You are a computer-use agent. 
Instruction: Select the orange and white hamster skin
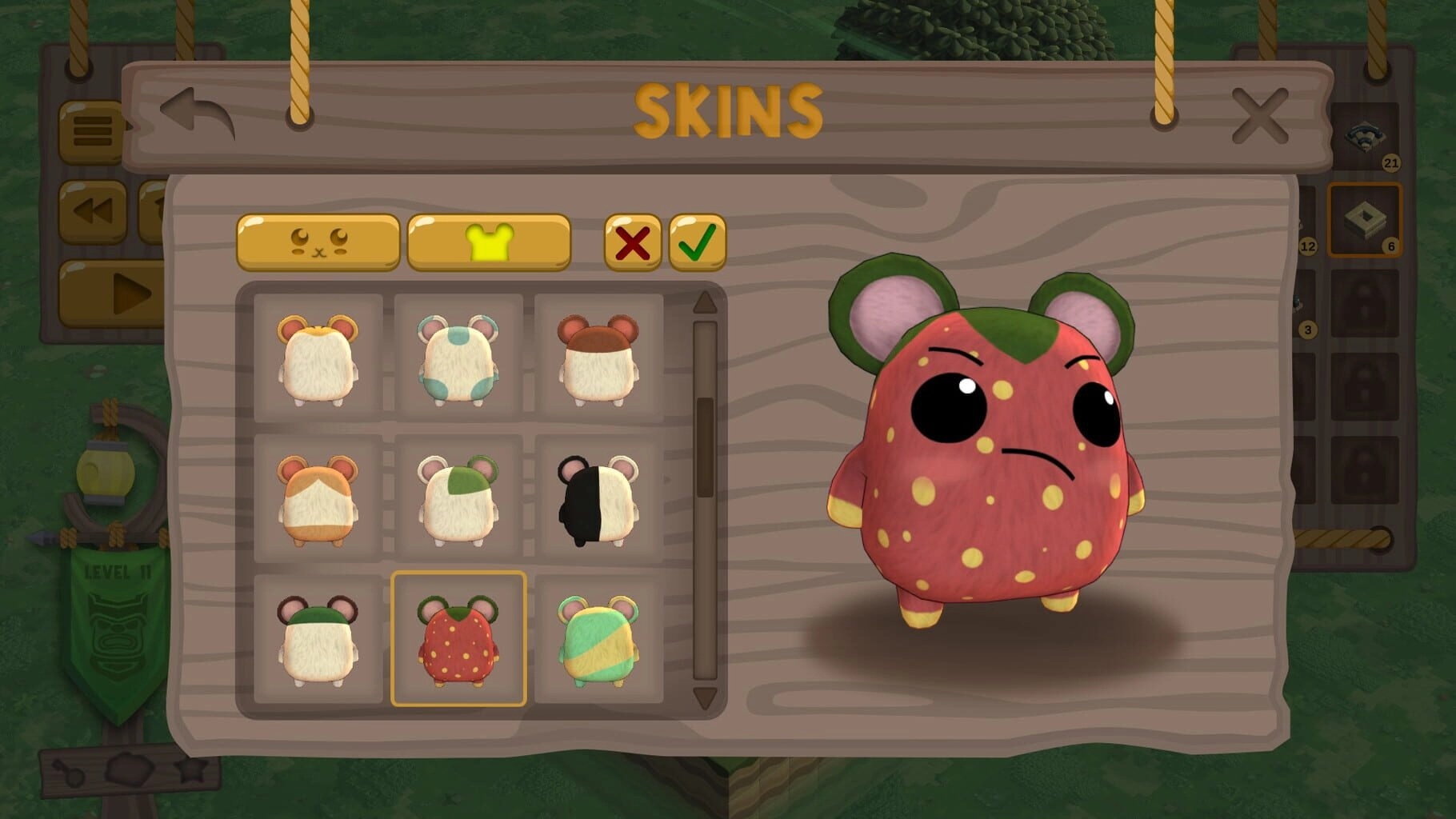(x=318, y=498)
